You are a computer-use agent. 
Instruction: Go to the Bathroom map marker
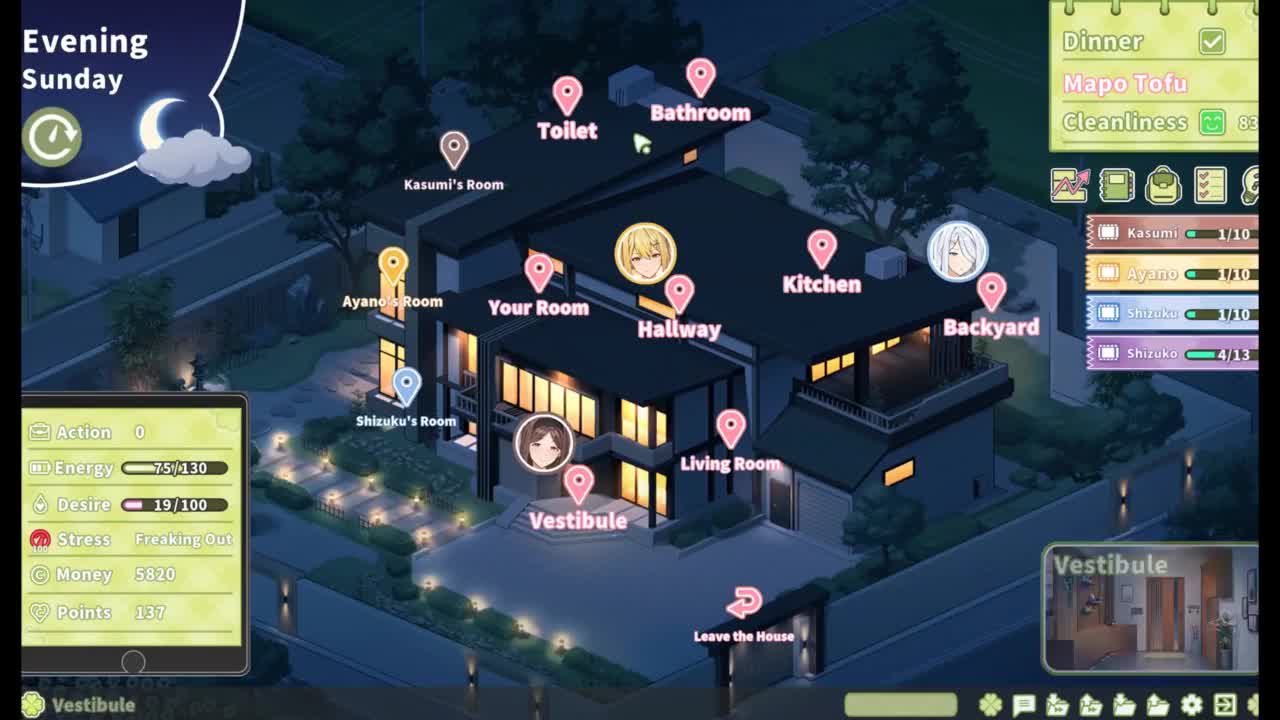click(x=700, y=78)
